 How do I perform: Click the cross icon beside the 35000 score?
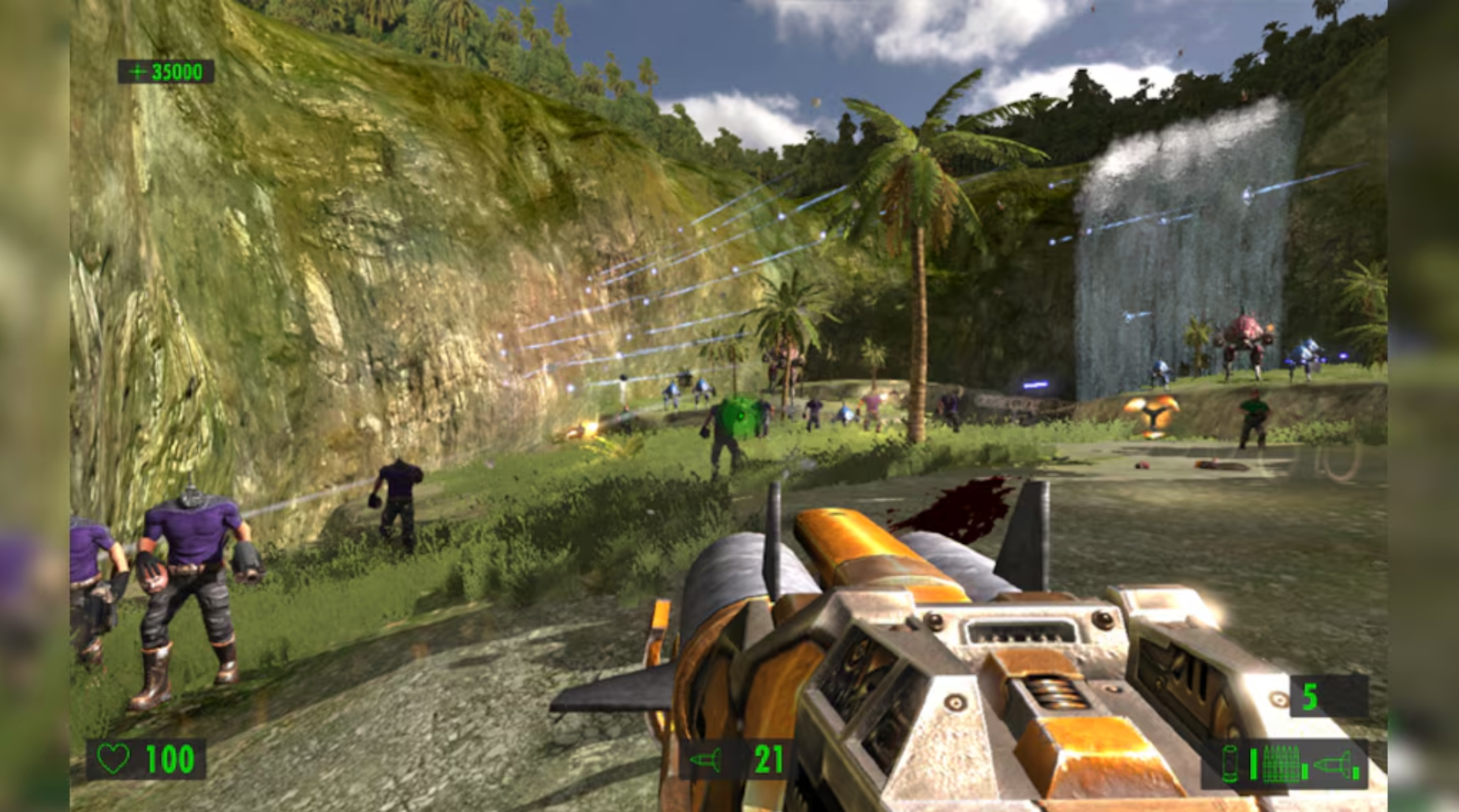pos(138,72)
